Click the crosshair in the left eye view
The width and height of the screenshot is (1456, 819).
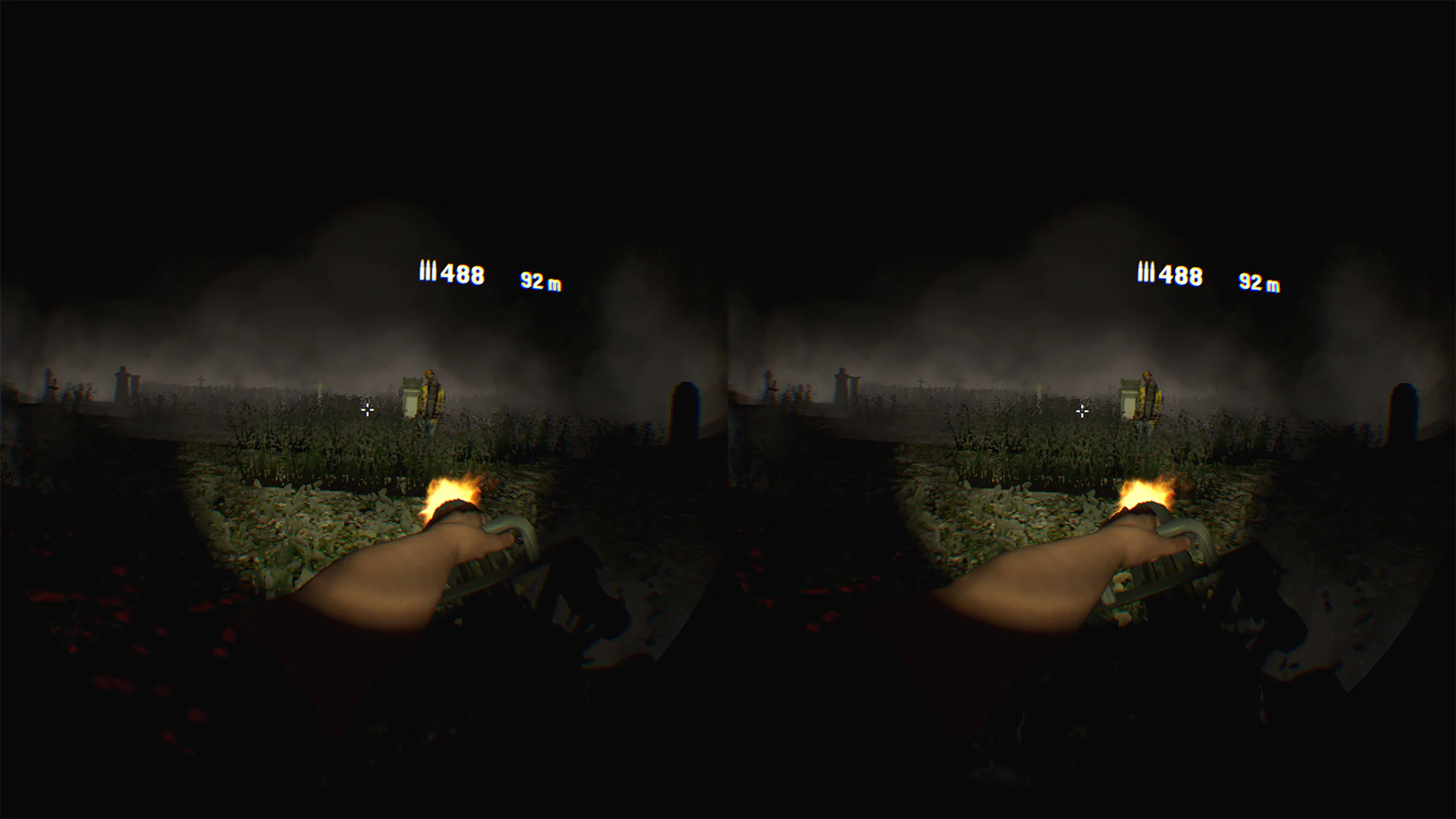(368, 410)
